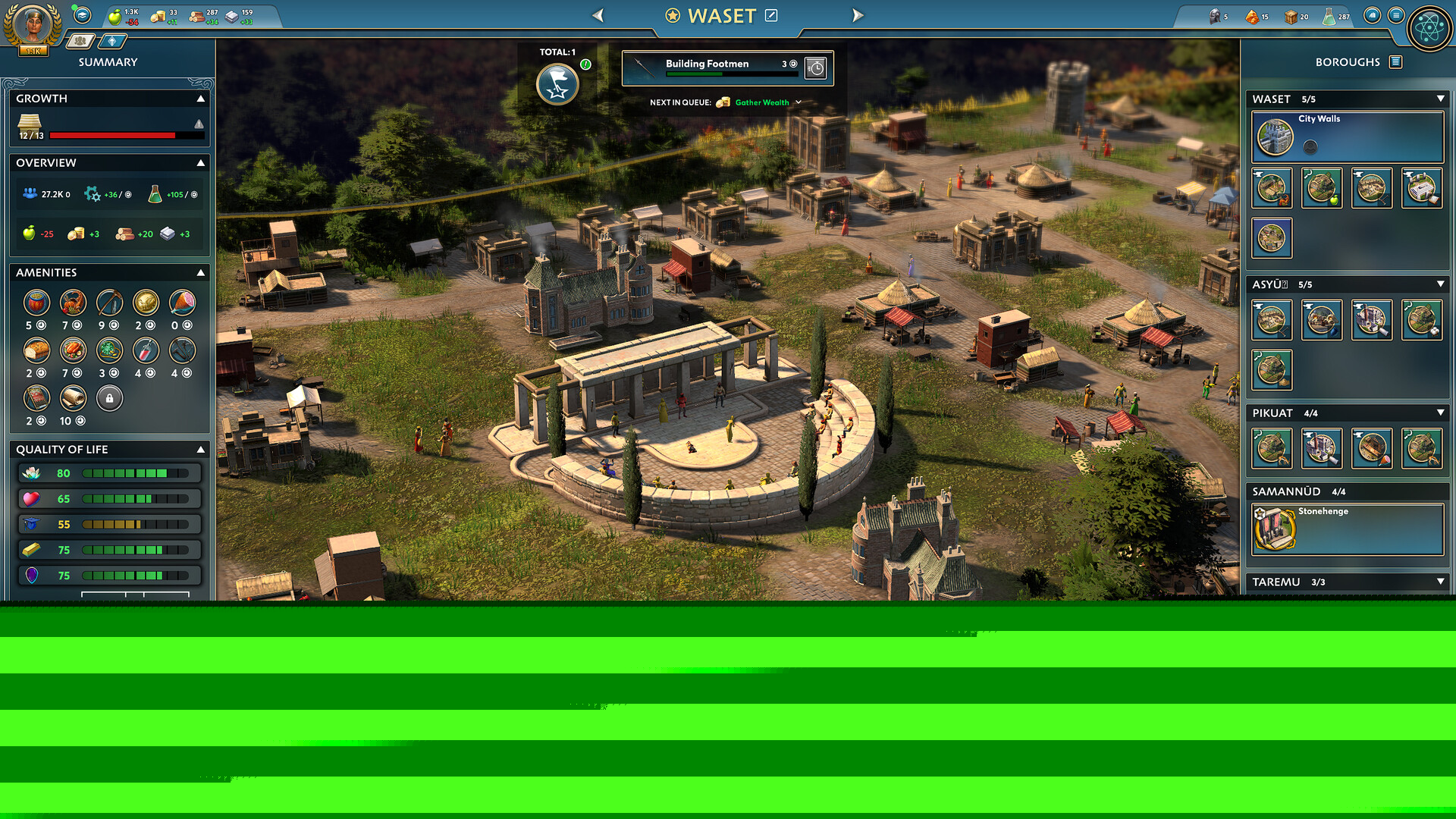Screen dimensions: 1456x819
Task: Collapse the Amenities section
Action: pos(201,272)
